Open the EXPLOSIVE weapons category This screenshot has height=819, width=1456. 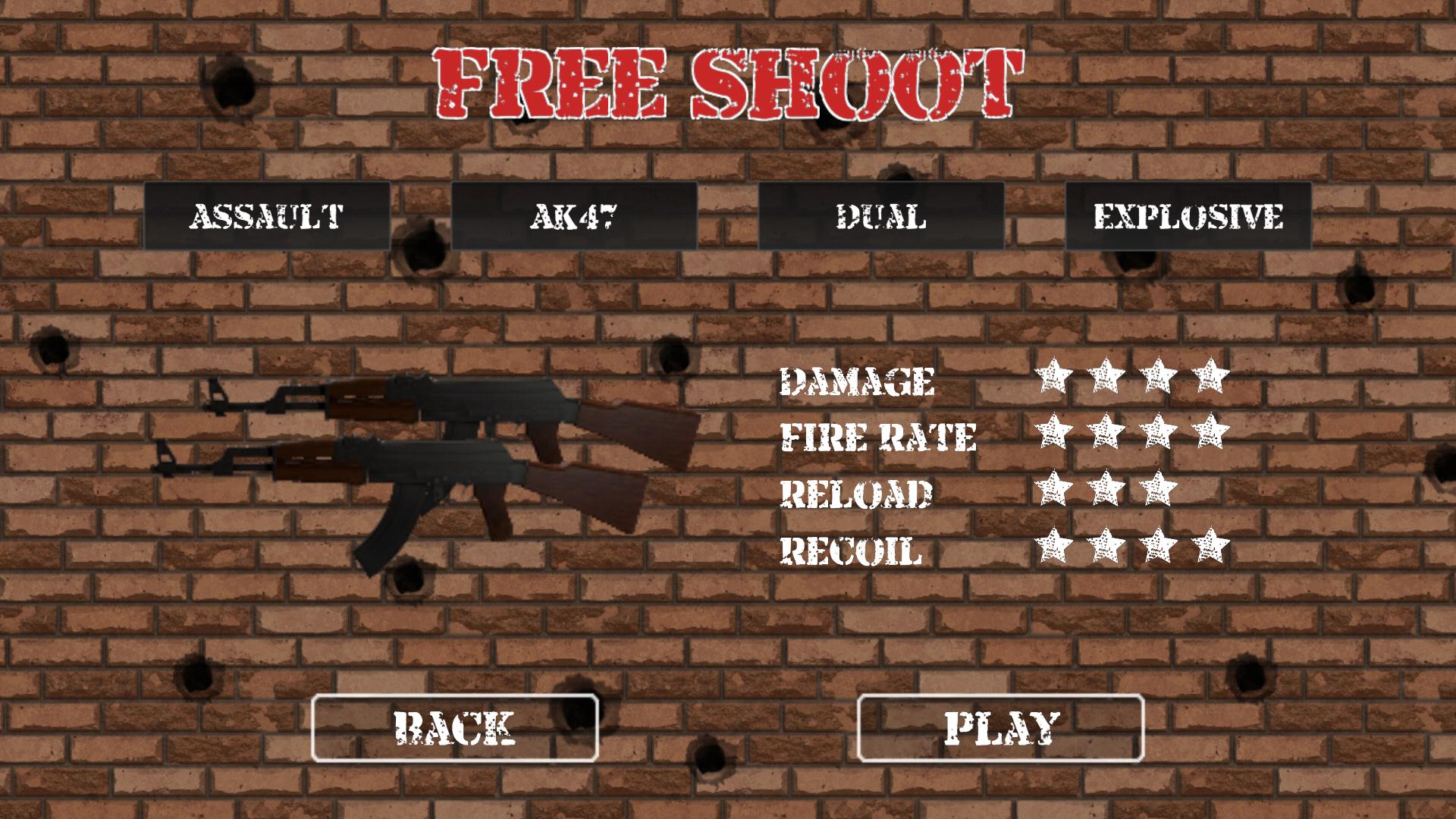click(1187, 216)
